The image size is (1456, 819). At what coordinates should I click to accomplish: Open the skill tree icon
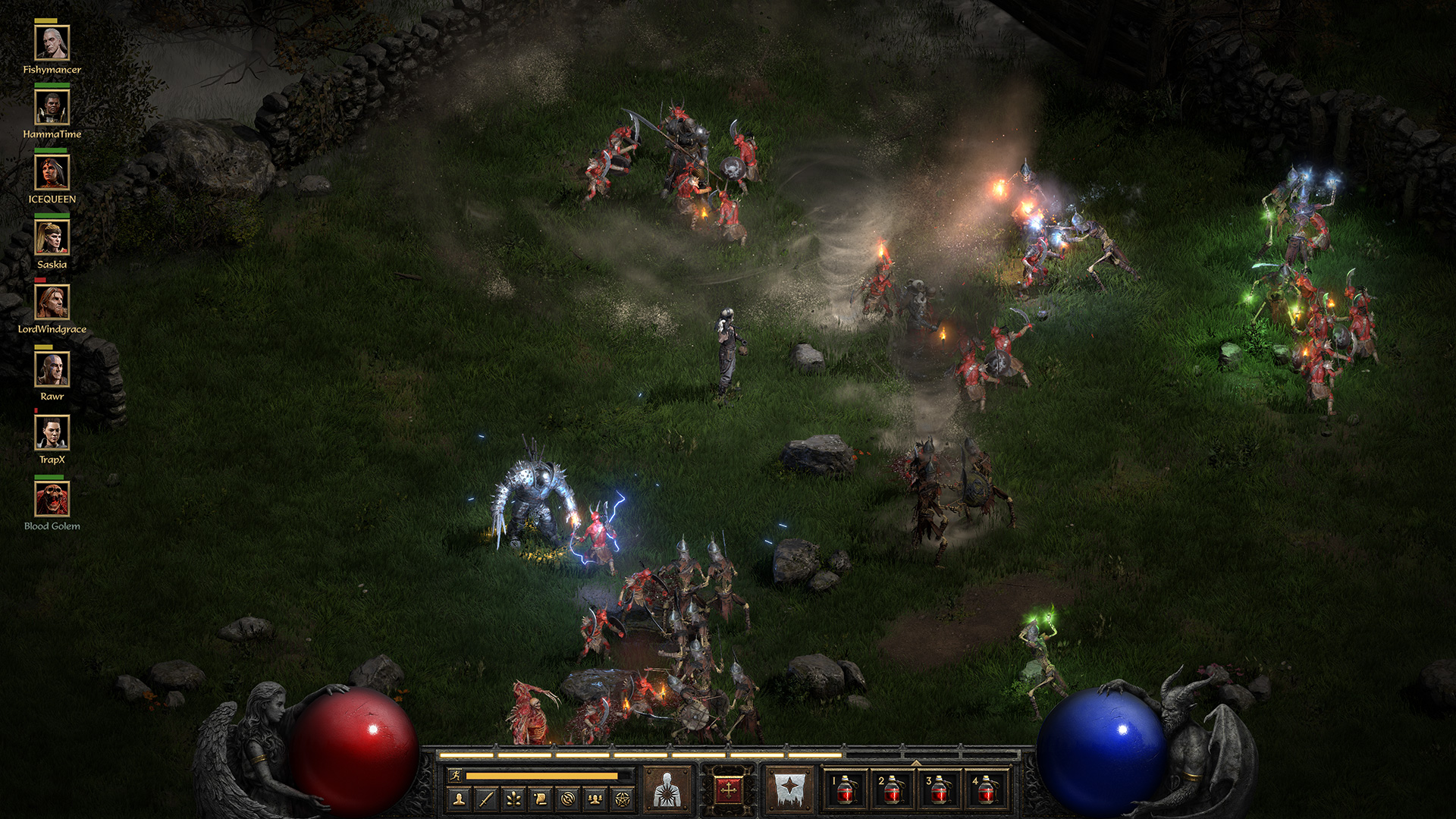point(515,799)
